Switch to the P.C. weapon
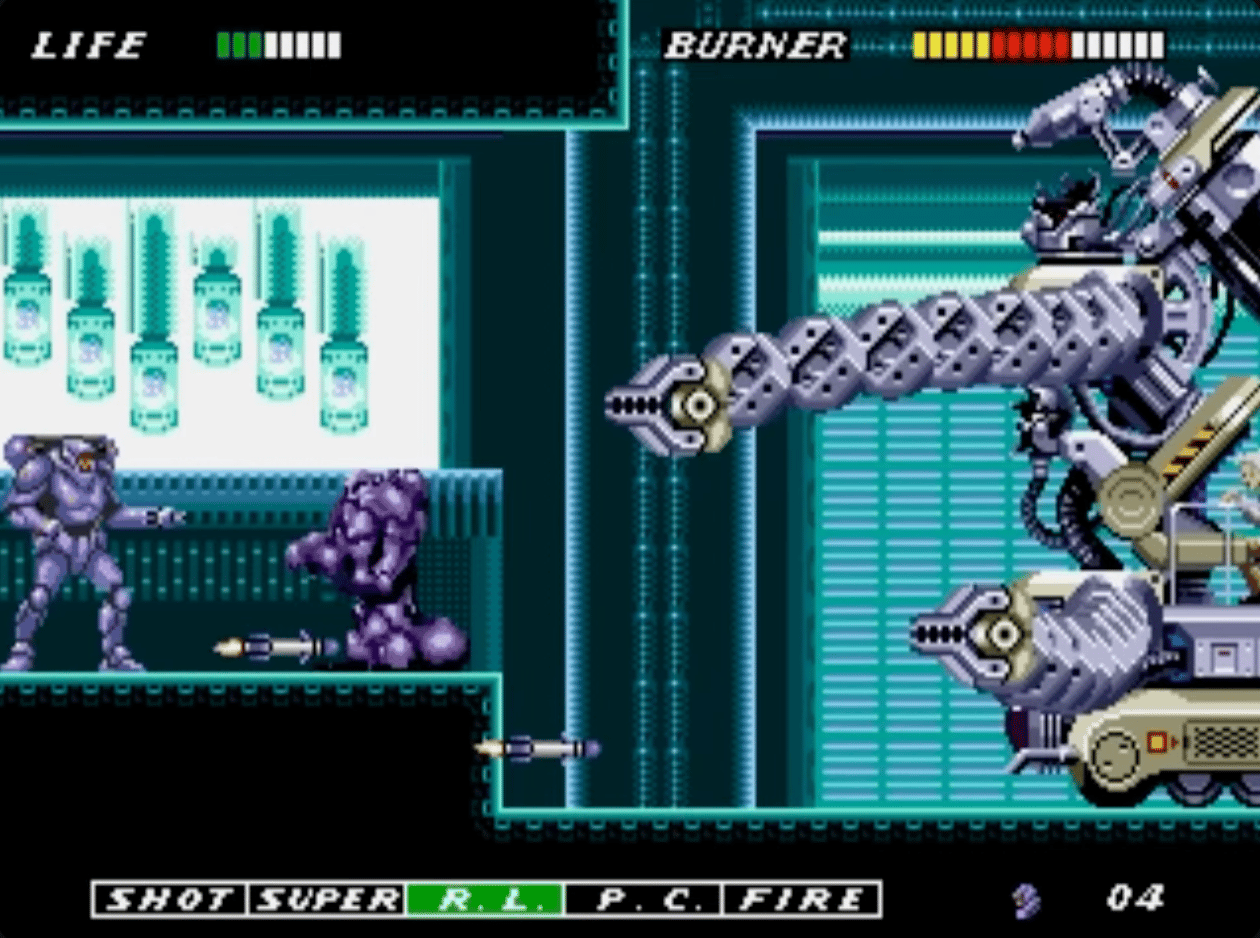The height and width of the screenshot is (938, 1260). coord(643,899)
